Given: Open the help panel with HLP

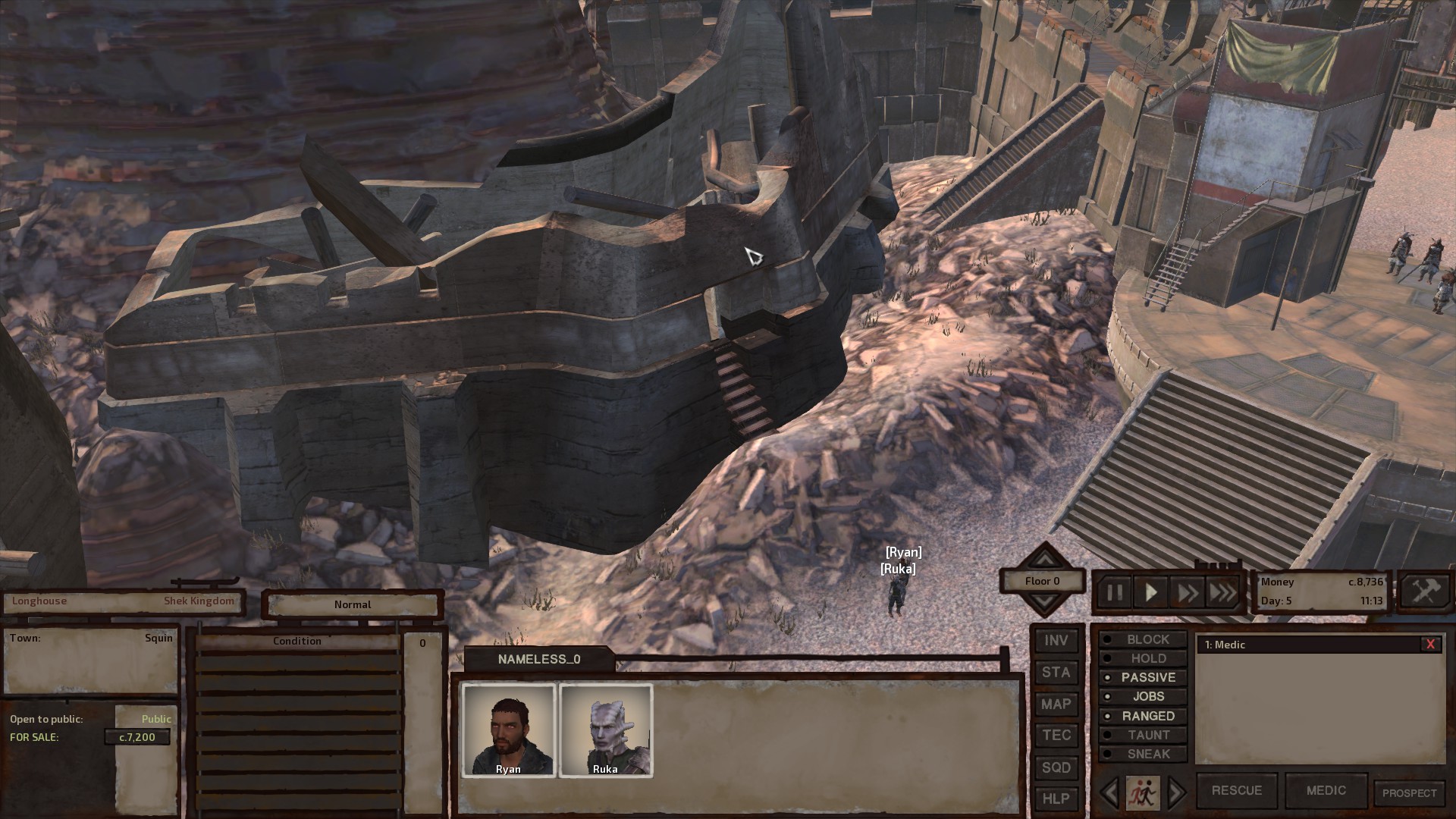Looking at the screenshot, I should 1056,799.
